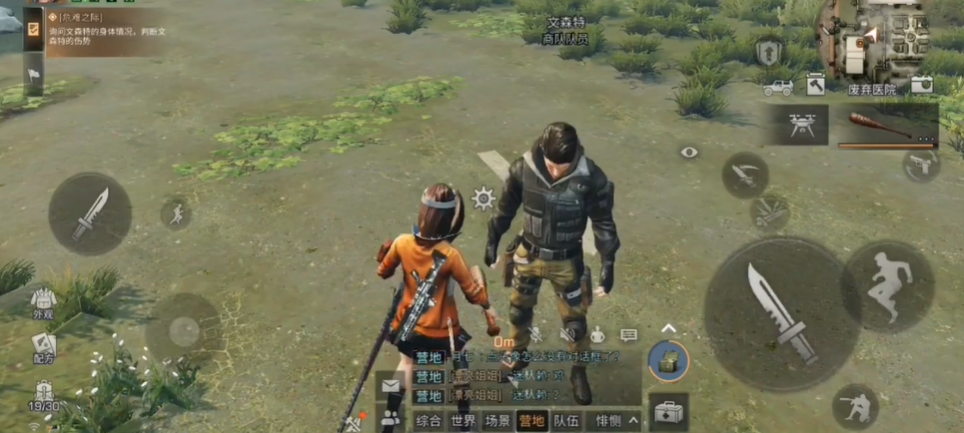
Task: Switch to the 综合 chat tab
Action: pos(428,421)
